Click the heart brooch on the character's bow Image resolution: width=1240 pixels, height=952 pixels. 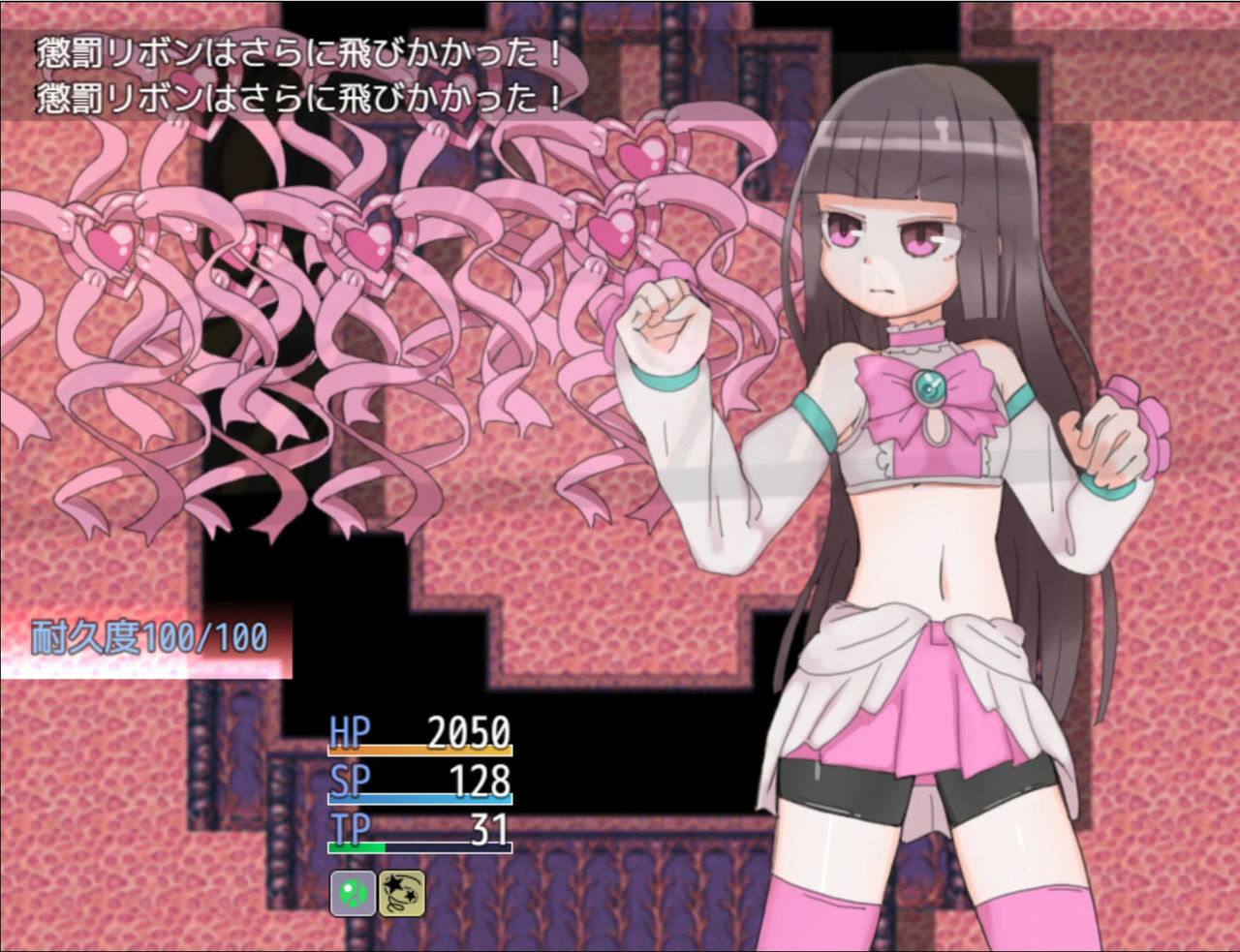[931, 388]
